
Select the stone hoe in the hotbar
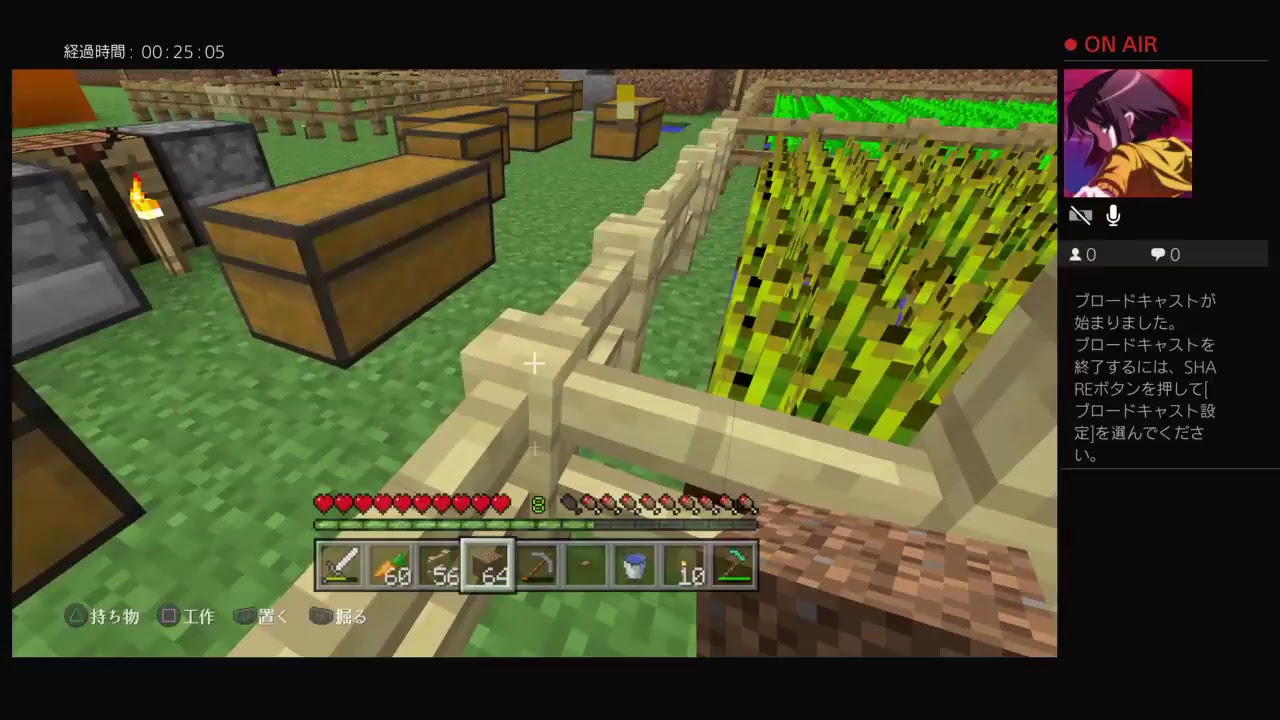click(537, 565)
